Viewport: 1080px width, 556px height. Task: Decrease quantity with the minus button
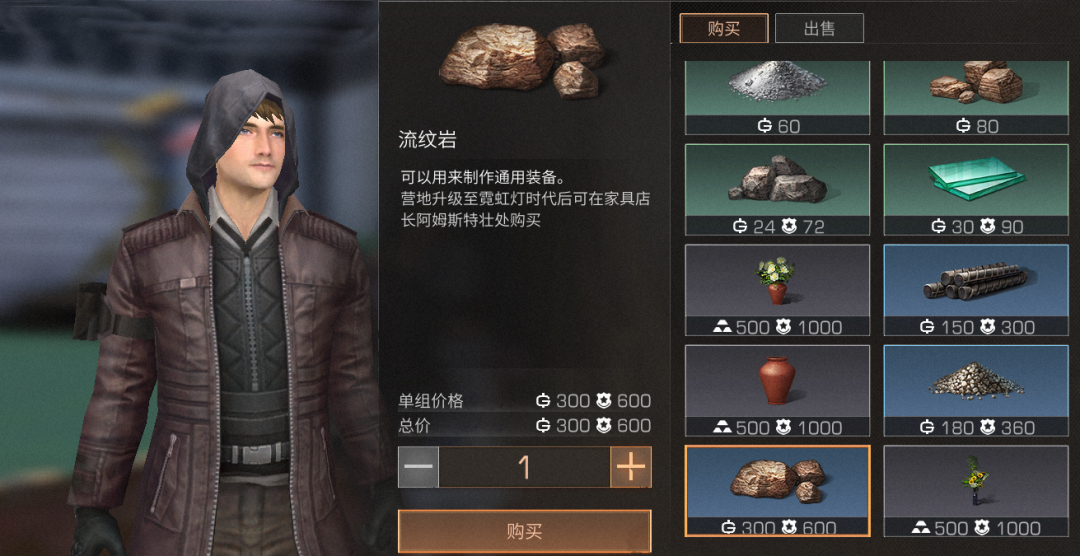pyautogui.click(x=419, y=467)
